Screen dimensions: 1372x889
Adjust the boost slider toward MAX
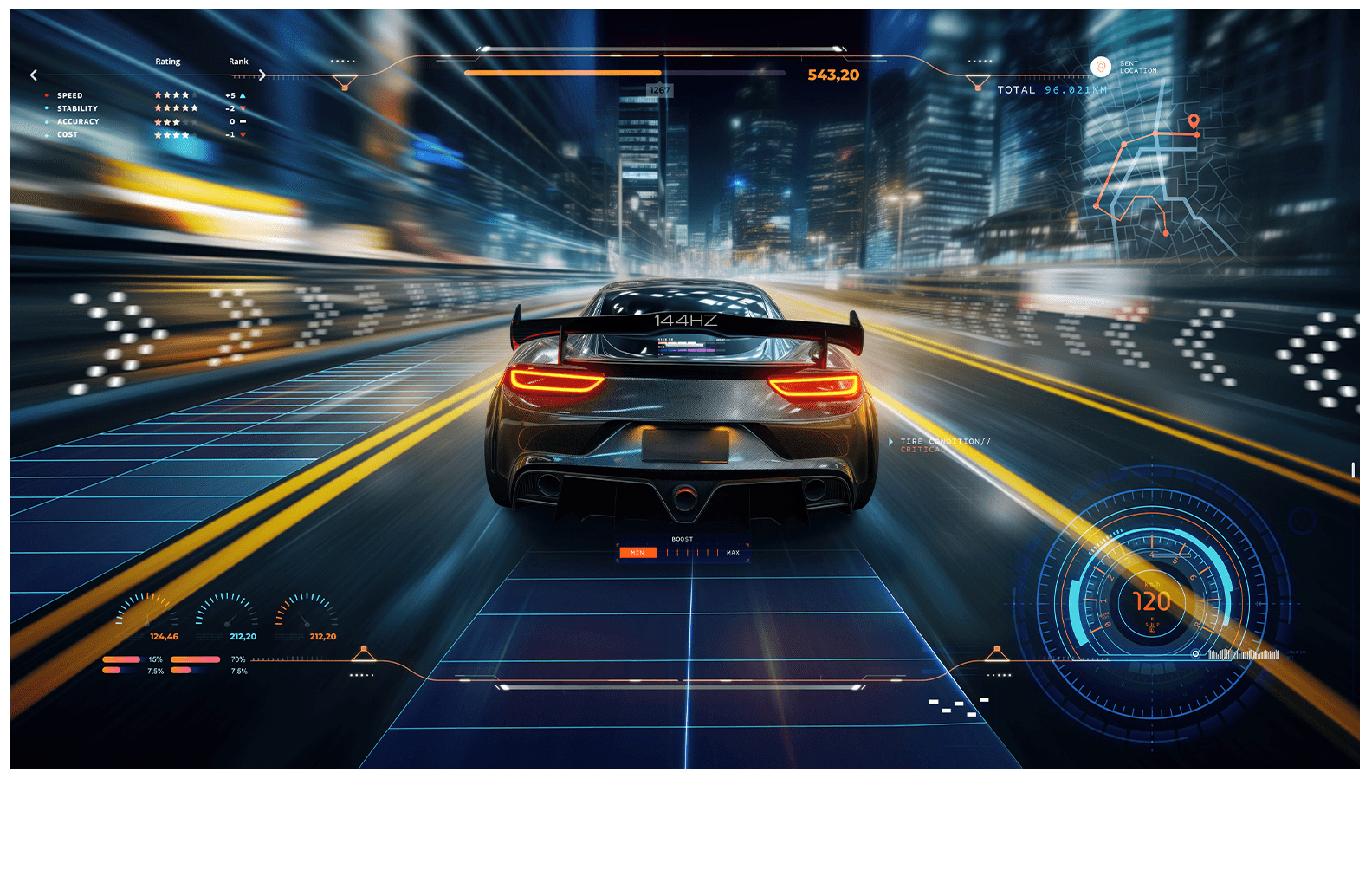pyautogui.click(x=719, y=552)
